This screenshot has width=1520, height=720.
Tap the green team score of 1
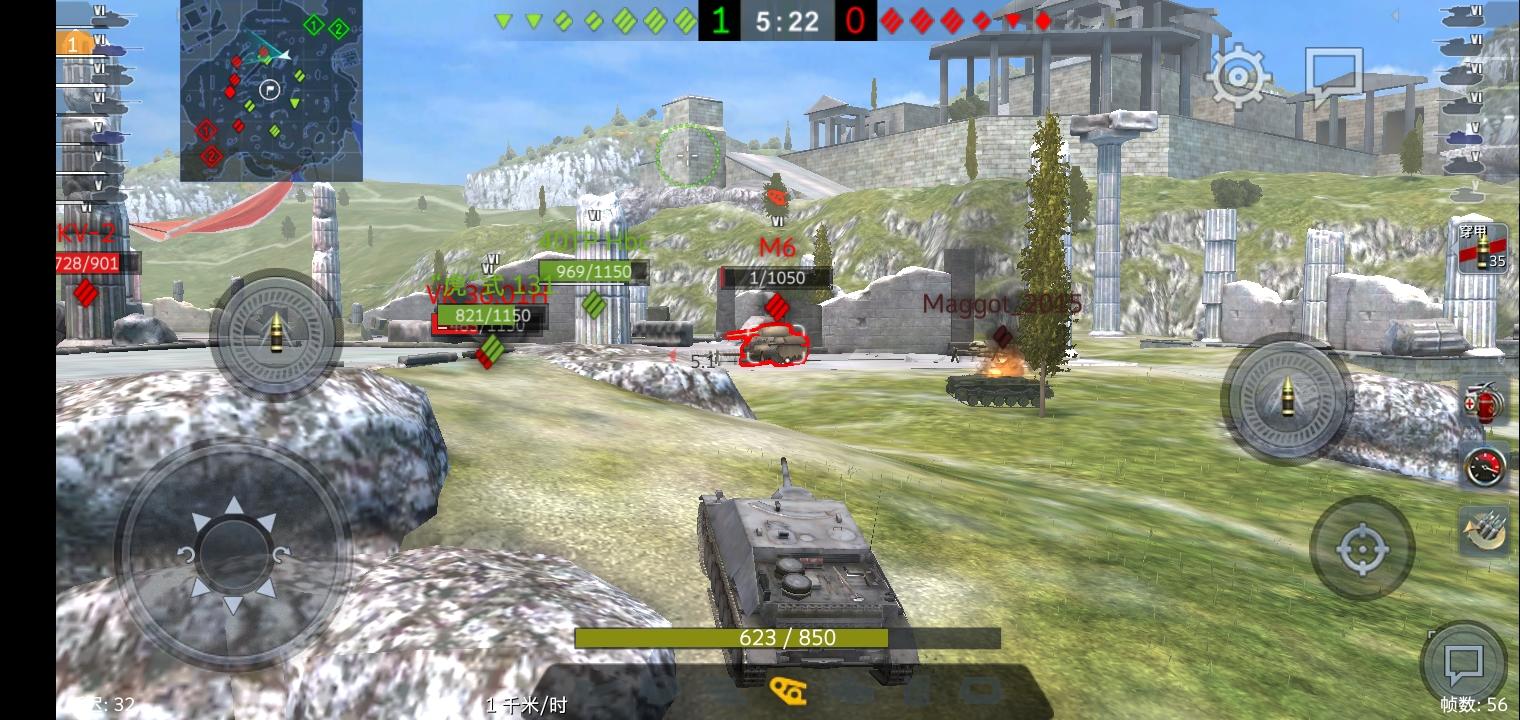coord(721,20)
